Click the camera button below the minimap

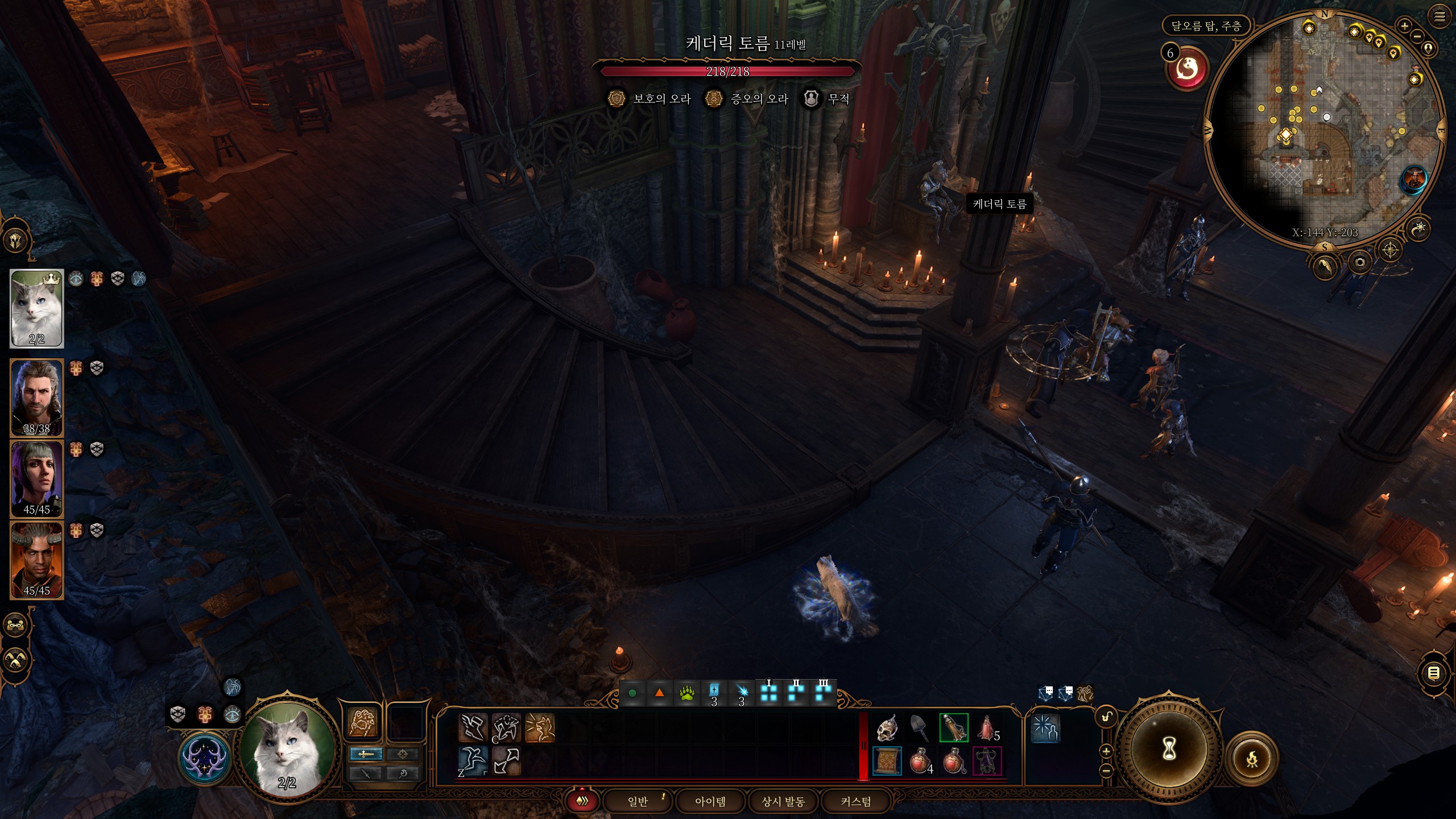(x=1360, y=262)
